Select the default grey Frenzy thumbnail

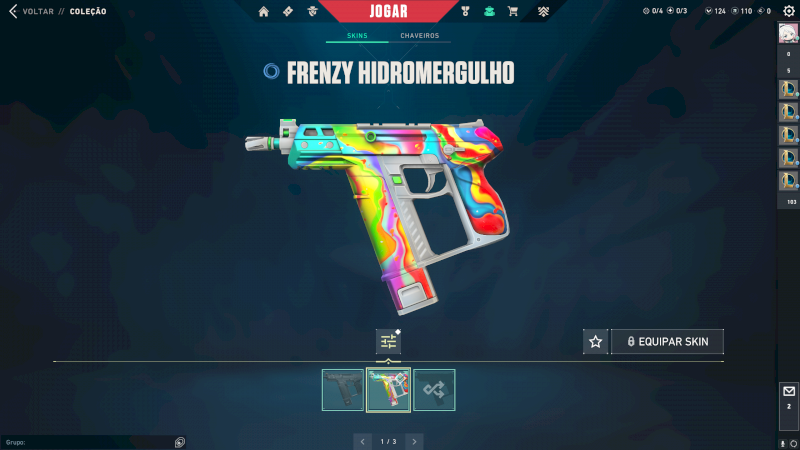343,390
